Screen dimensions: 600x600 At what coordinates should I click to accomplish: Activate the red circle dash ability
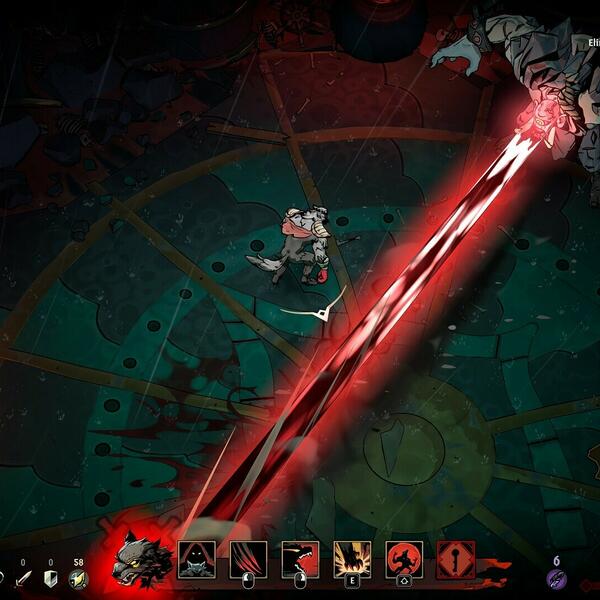(x=404, y=559)
